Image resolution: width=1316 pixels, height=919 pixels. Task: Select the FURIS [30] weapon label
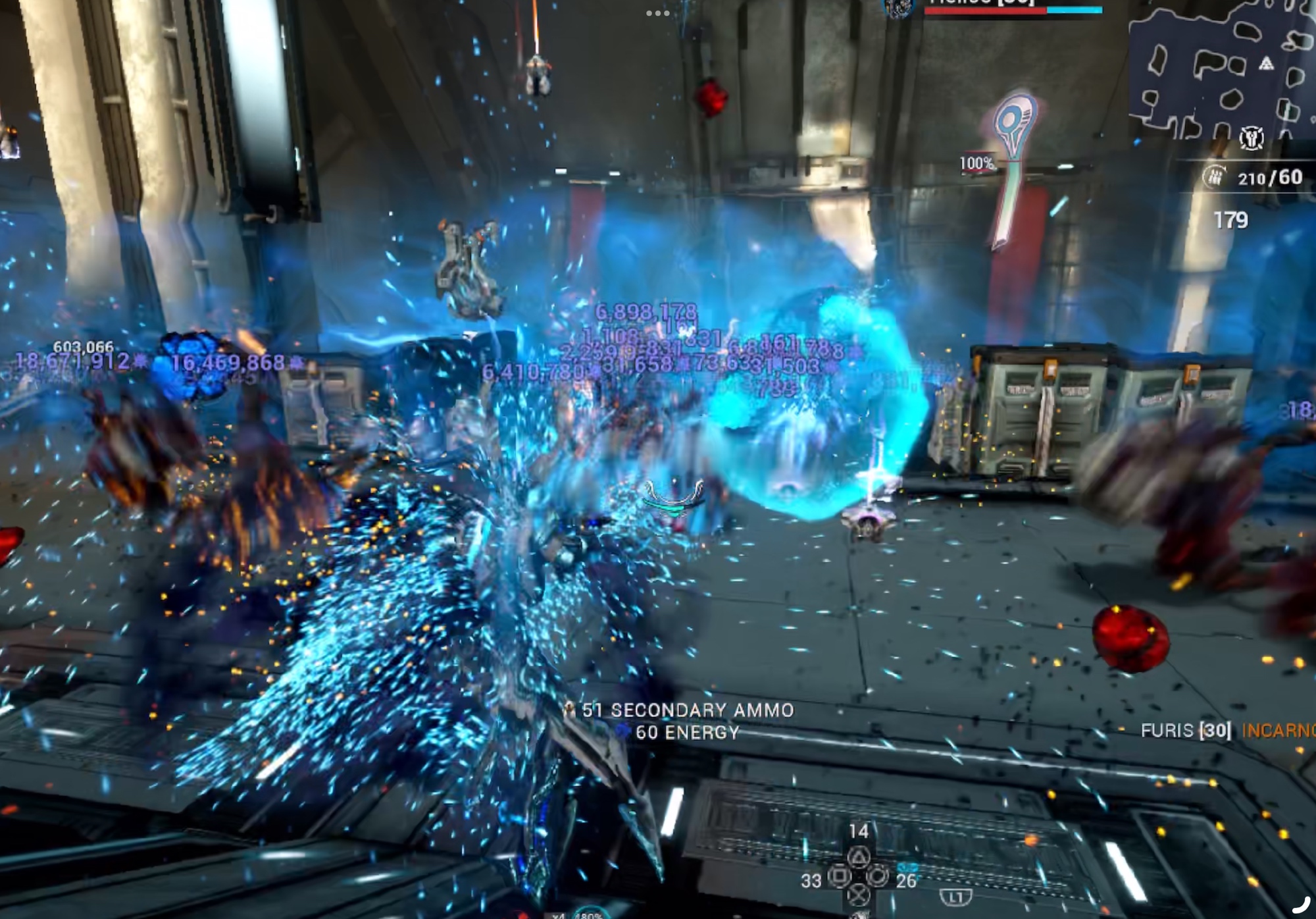point(1186,730)
